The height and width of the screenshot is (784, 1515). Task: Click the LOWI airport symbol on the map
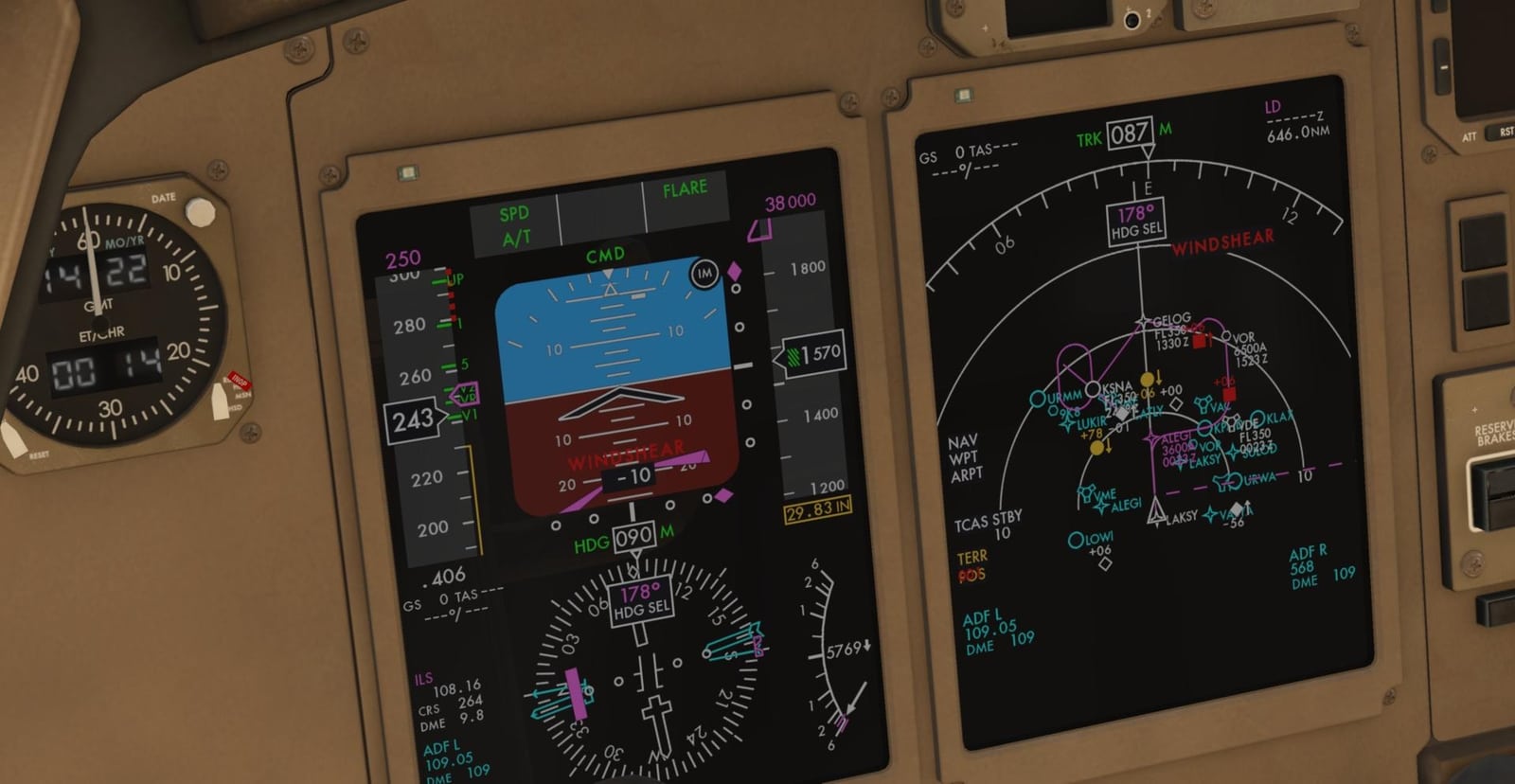click(1075, 538)
